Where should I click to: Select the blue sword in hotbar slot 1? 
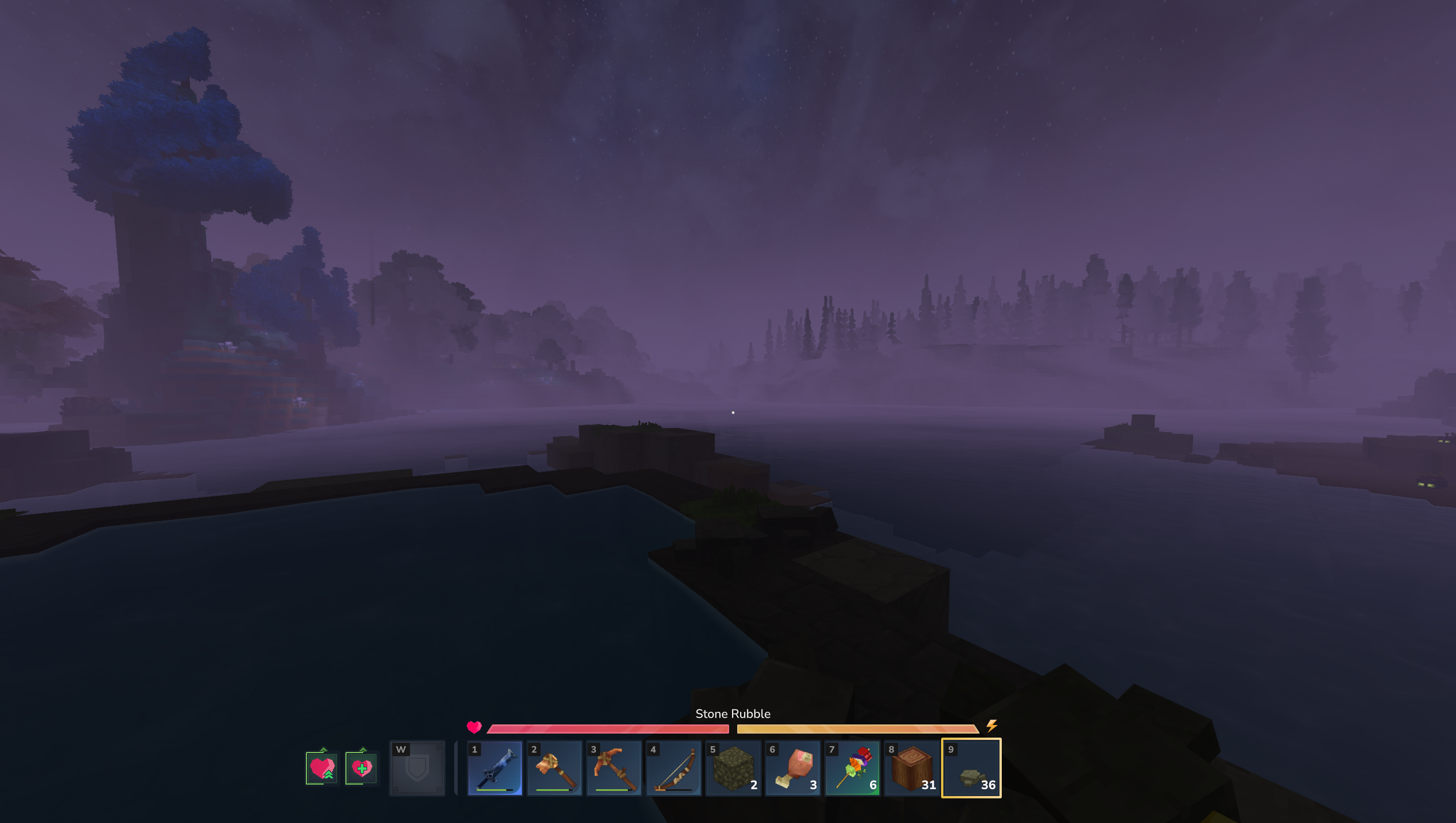(495, 768)
